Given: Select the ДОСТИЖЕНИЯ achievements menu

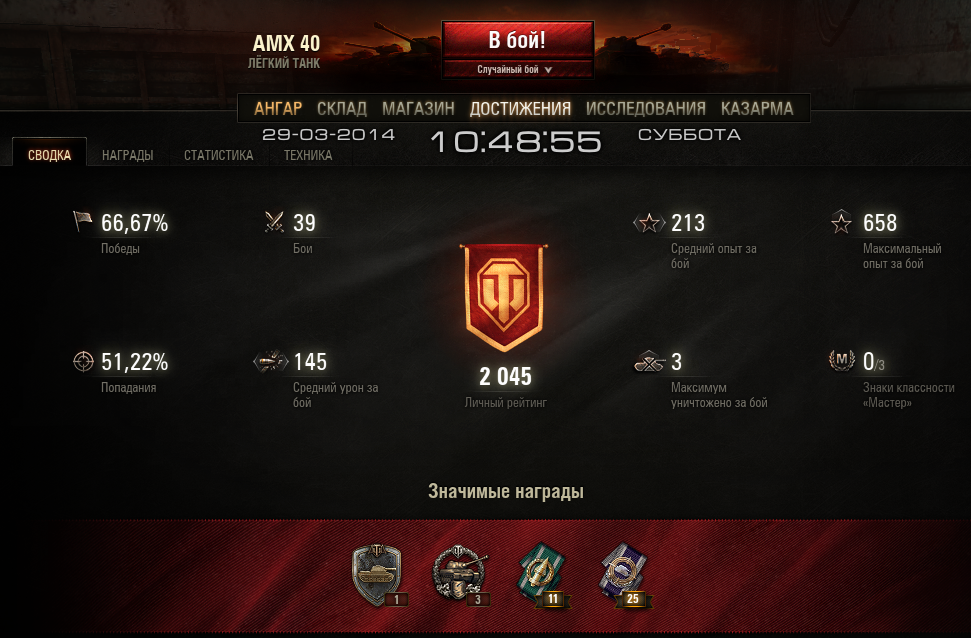Looking at the screenshot, I should (x=520, y=109).
